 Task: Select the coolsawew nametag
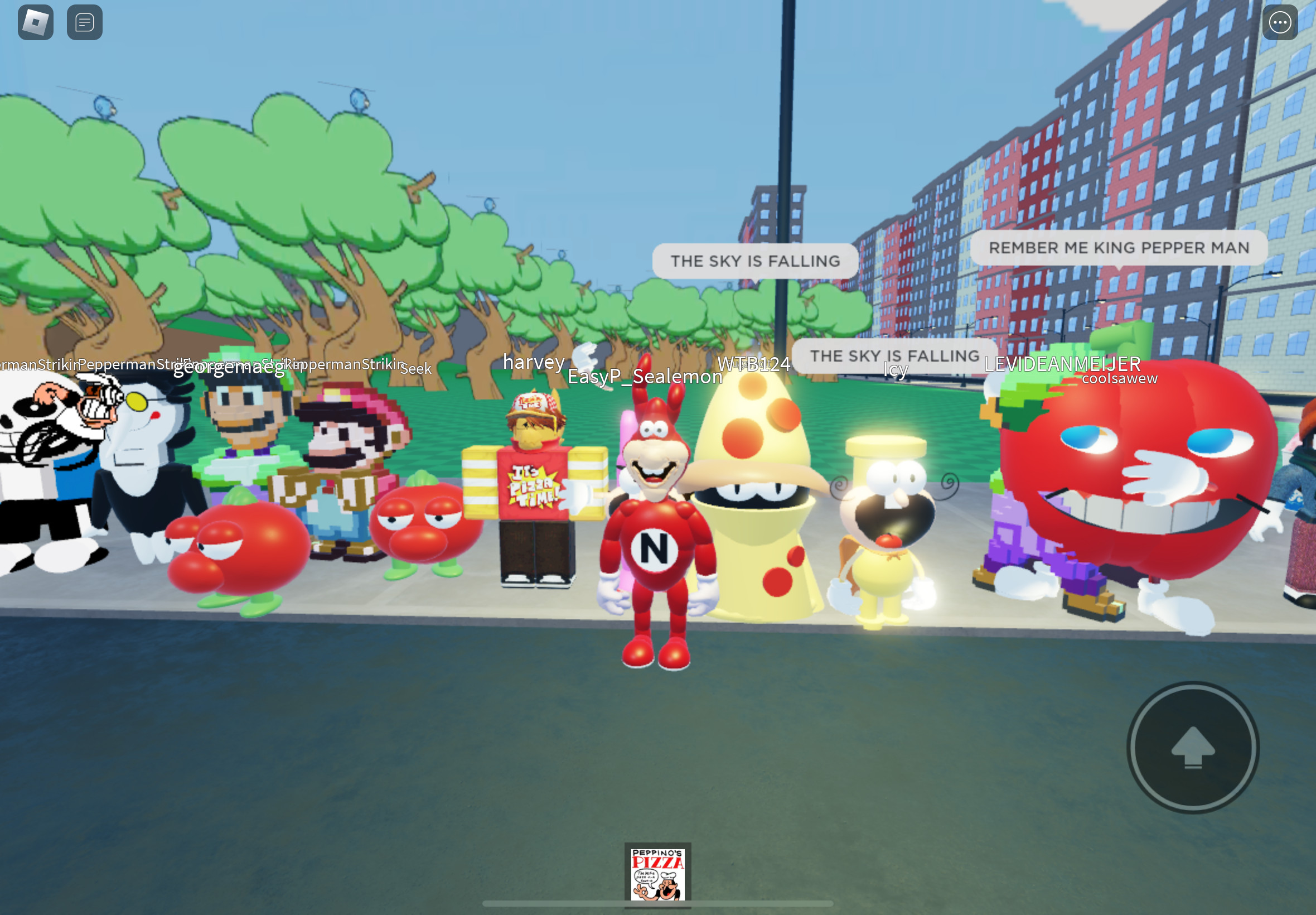pyautogui.click(x=1120, y=378)
